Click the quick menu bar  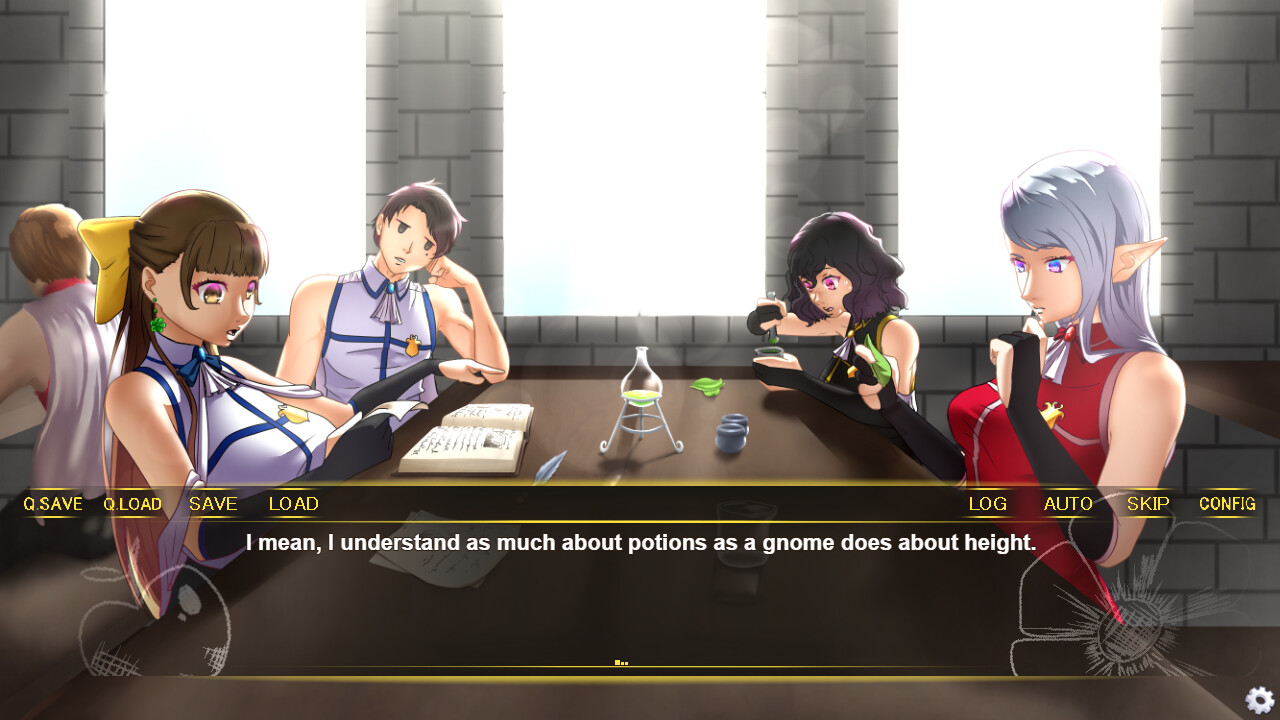[640, 504]
